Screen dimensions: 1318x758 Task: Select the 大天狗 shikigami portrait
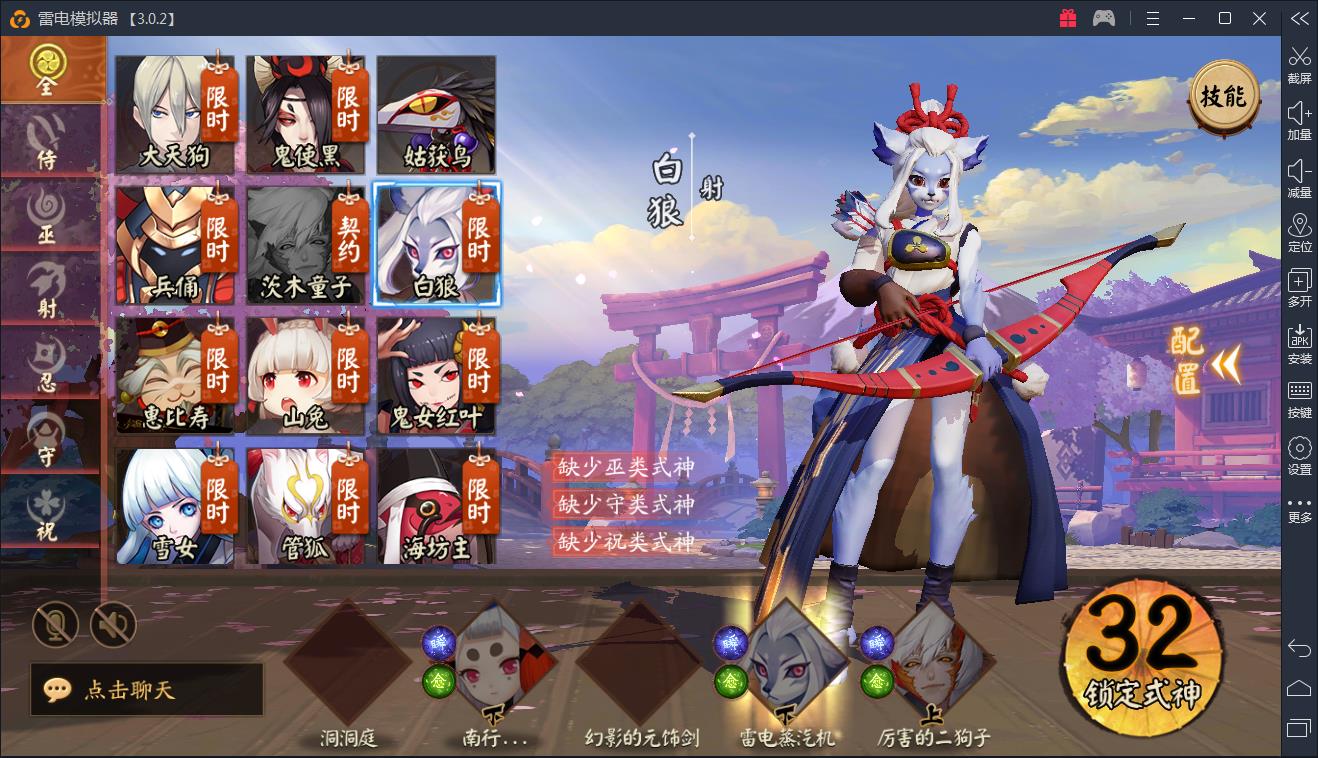175,113
